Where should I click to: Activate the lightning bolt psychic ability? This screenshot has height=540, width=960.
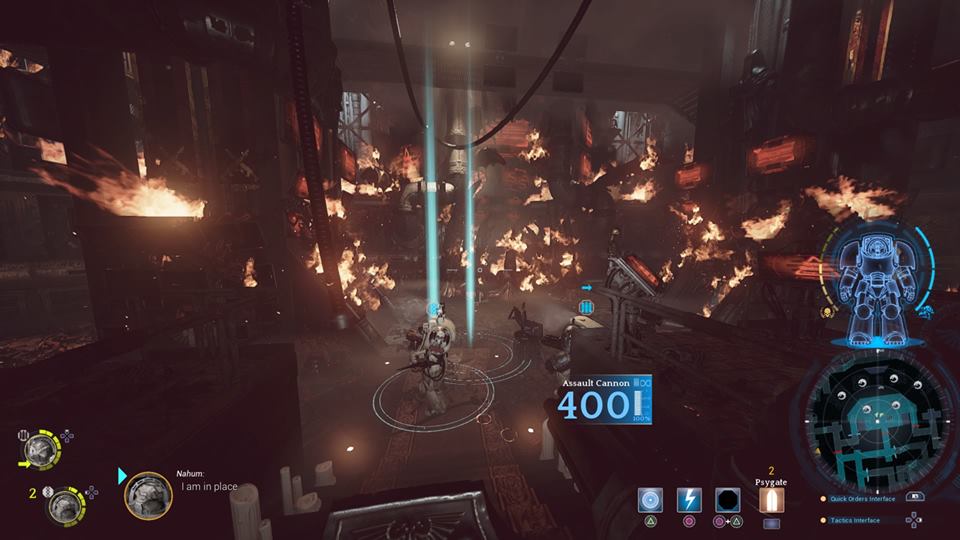pyautogui.click(x=689, y=499)
